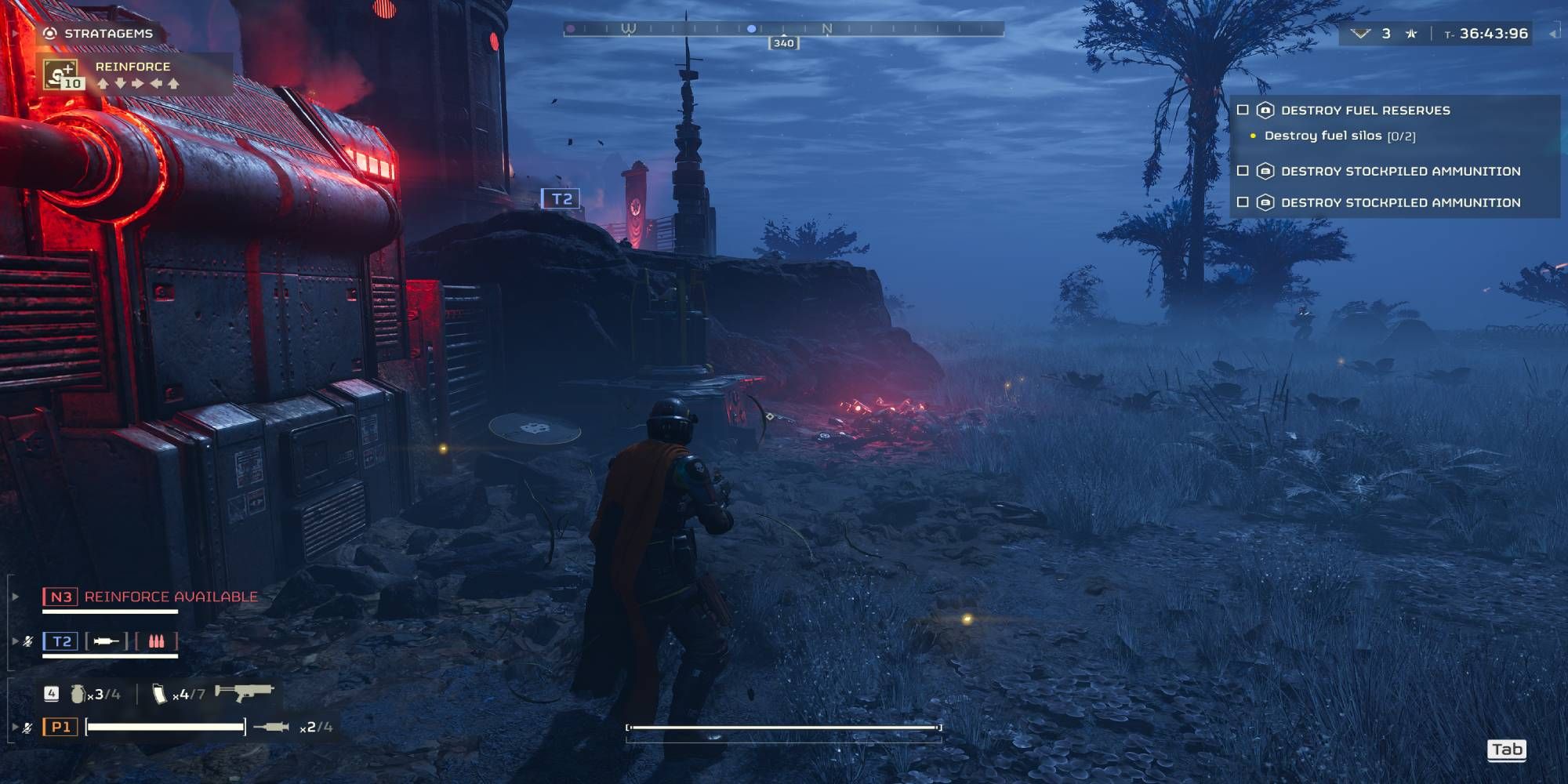1568x784 pixels.
Task: Select the P1 player tag
Action: 60,727
